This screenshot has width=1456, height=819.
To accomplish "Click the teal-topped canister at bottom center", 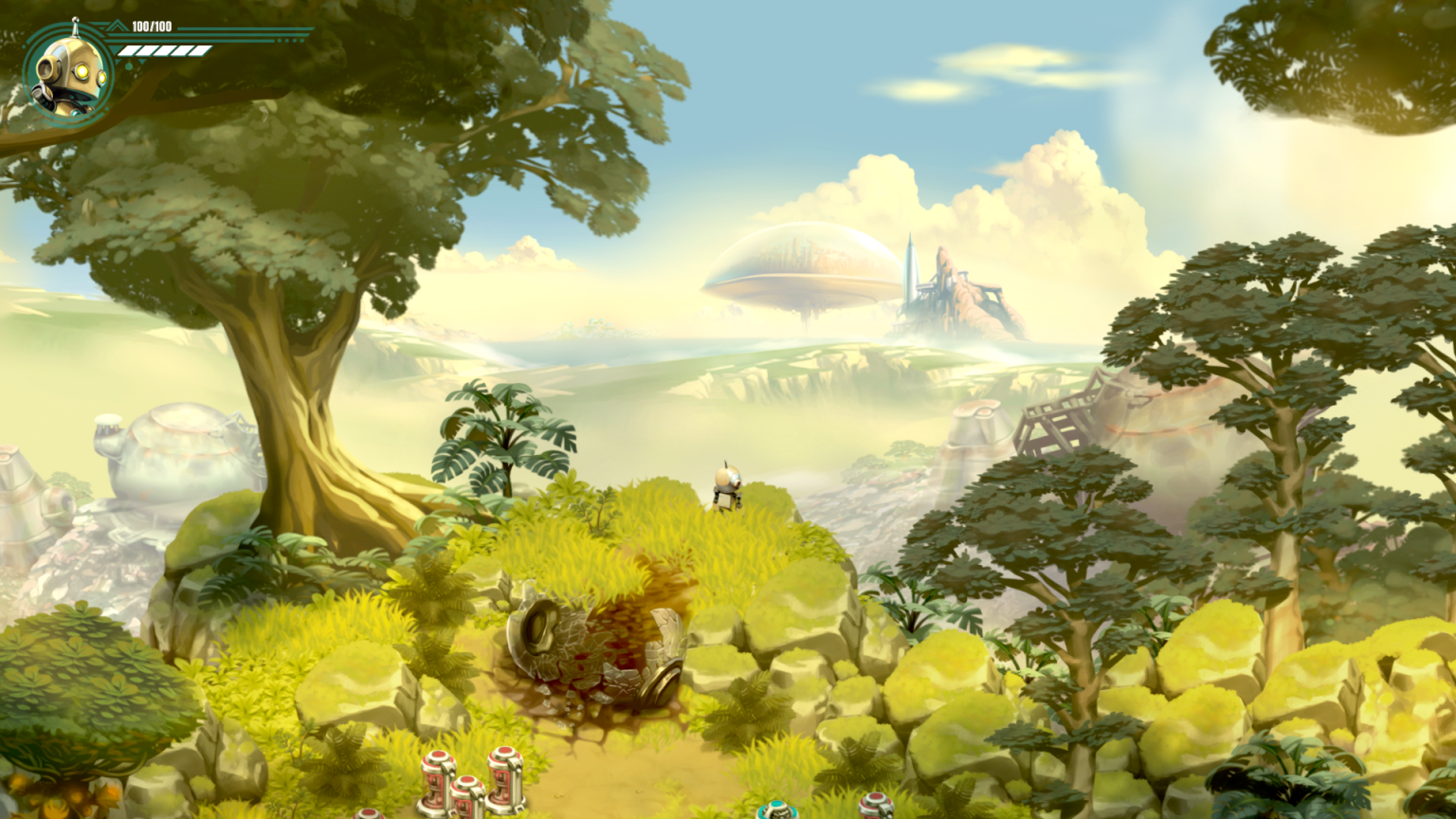I will 775,810.
